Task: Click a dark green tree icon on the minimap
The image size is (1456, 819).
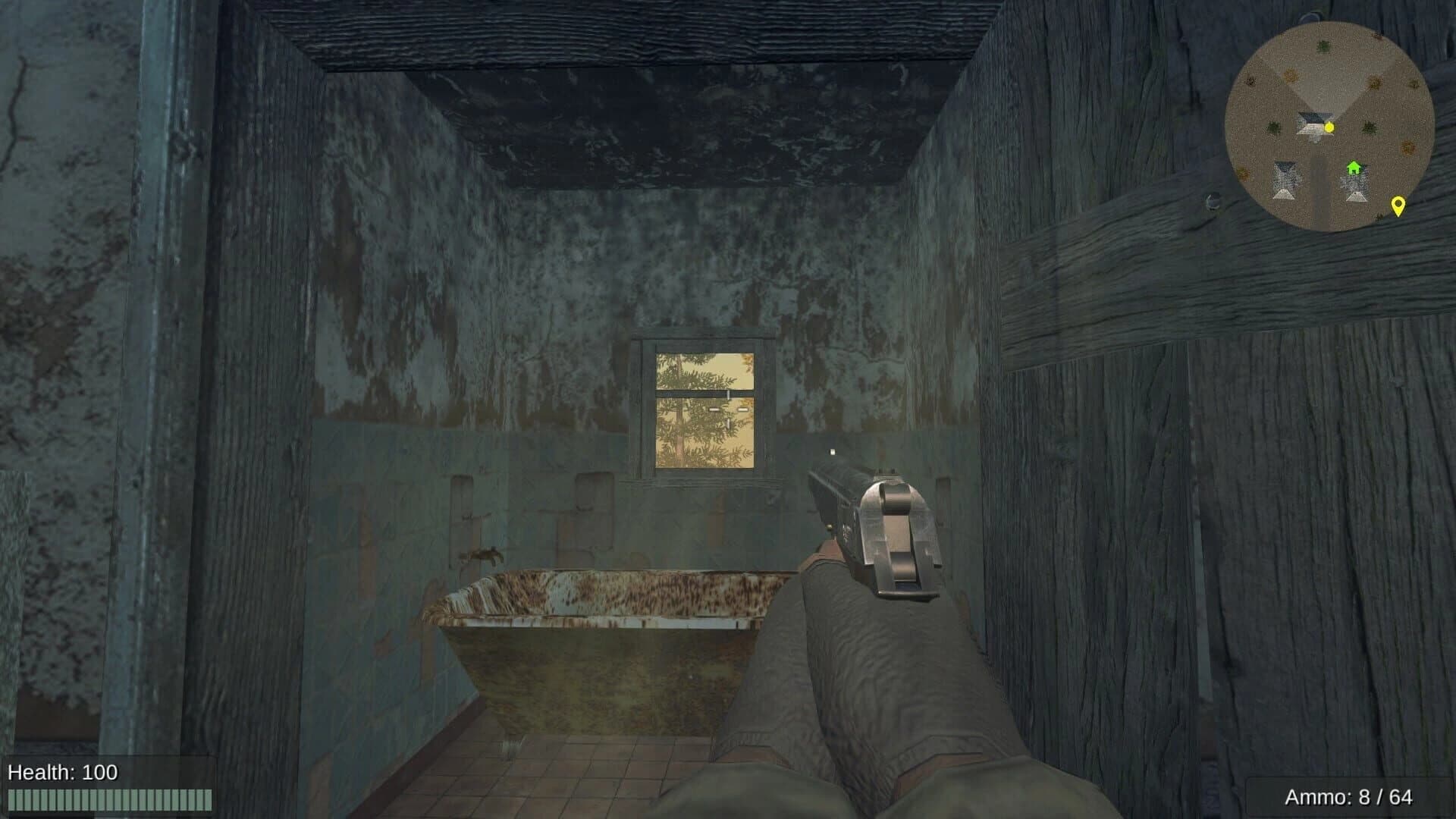Action: pos(1323,47)
